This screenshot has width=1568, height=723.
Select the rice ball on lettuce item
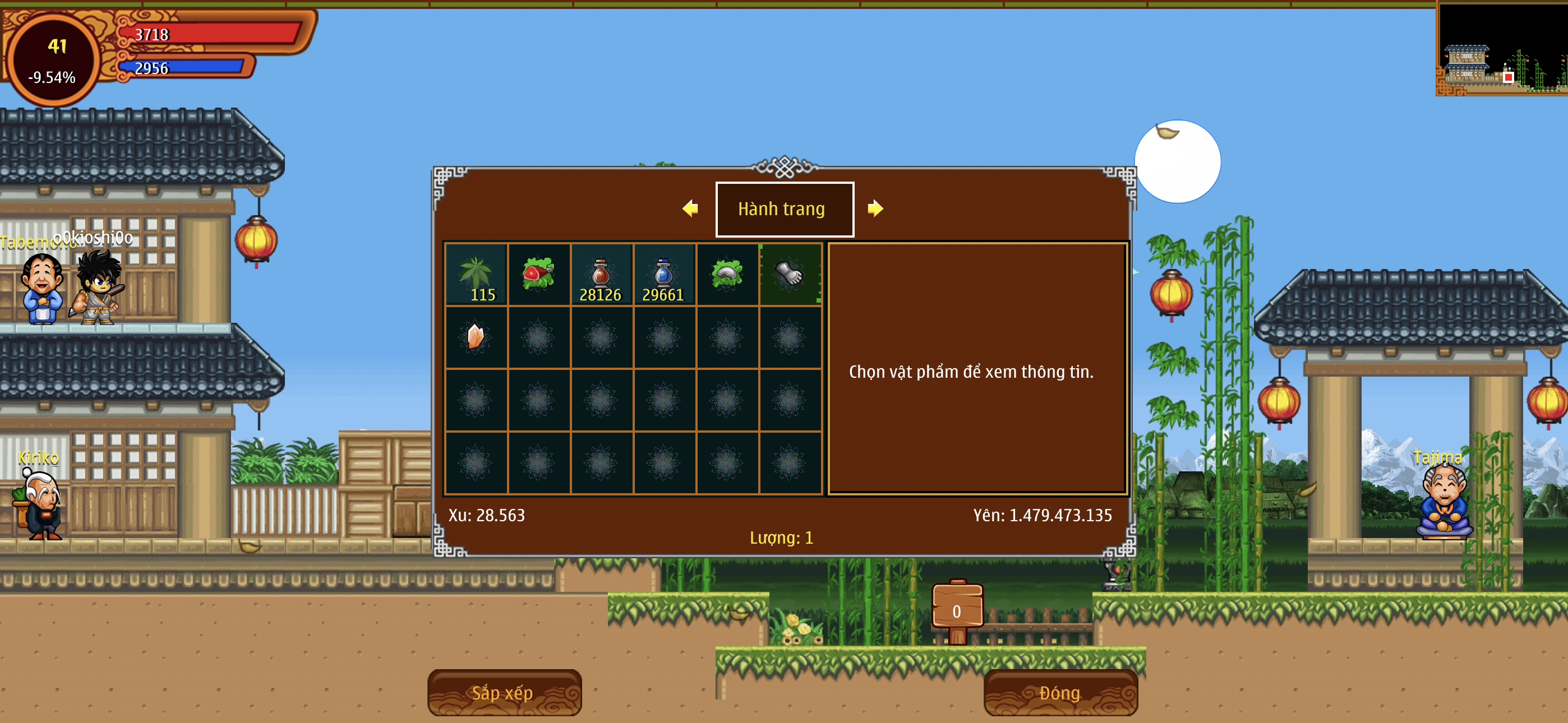pyautogui.click(x=727, y=275)
